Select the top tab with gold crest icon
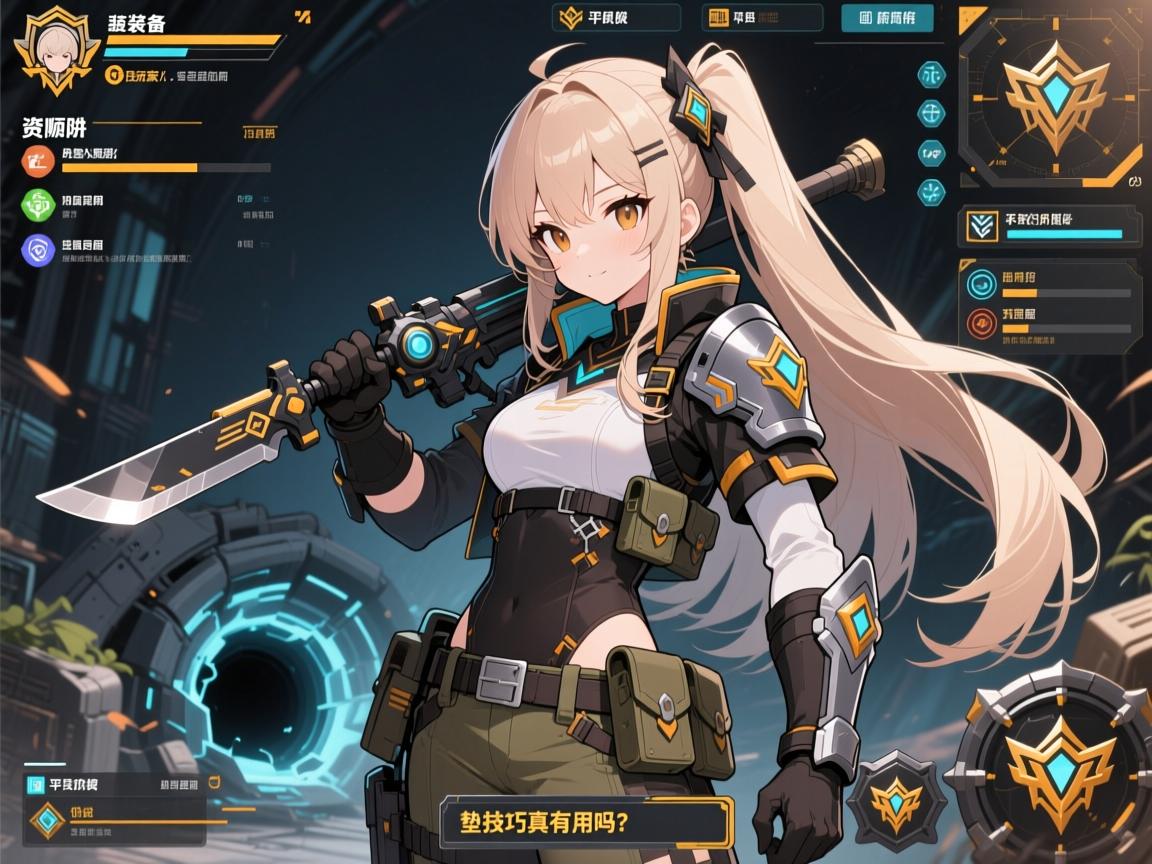Screen dimensions: 1152x864 point(616,18)
